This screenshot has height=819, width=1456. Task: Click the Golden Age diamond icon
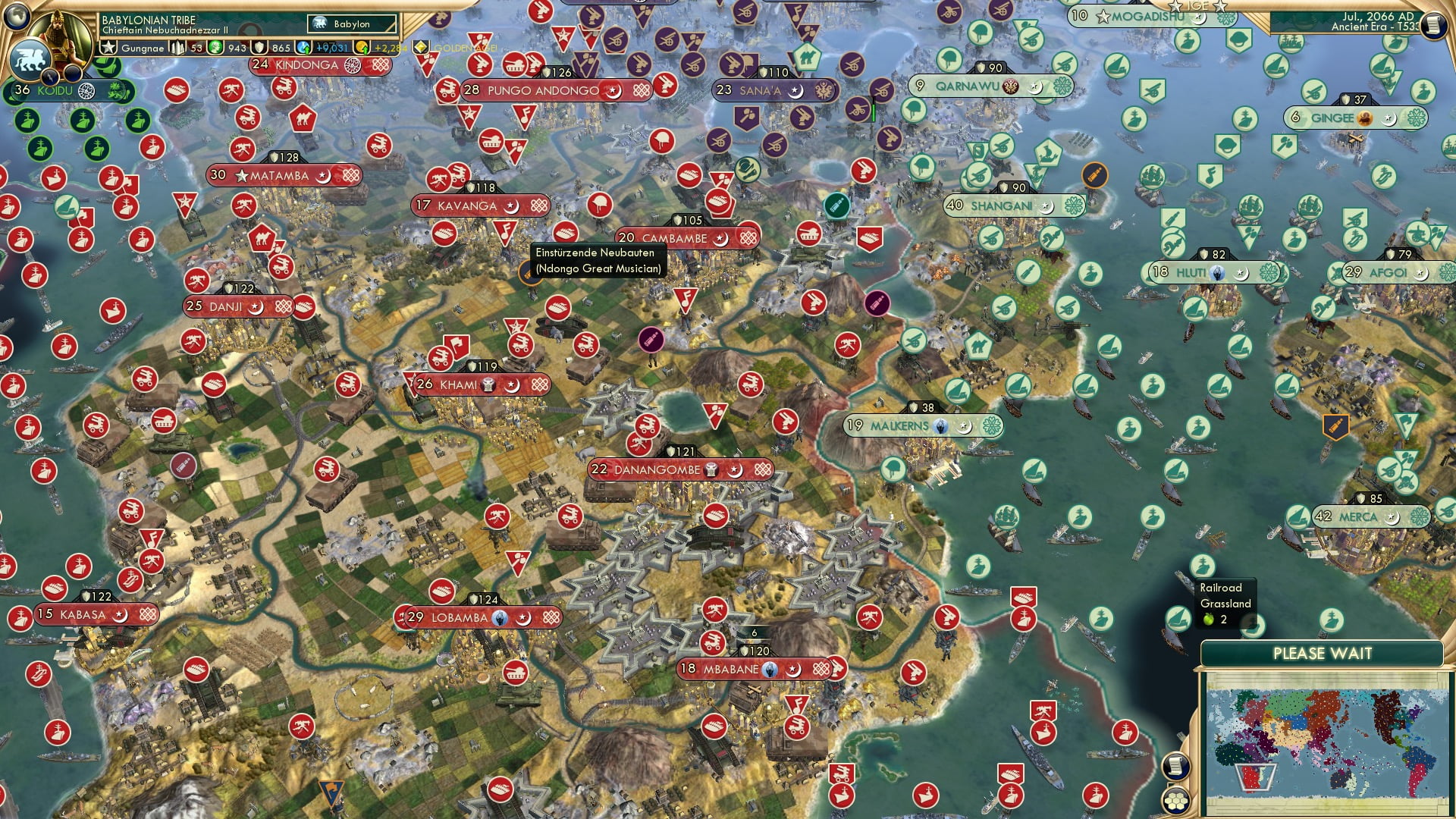(x=422, y=46)
